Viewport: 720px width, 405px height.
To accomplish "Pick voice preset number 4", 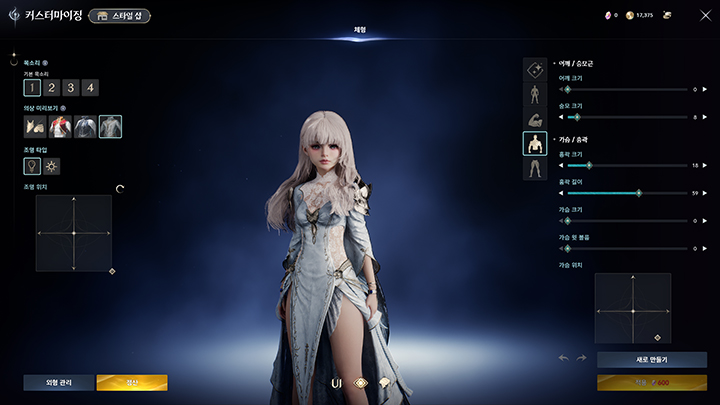I will (x=90, y=87).
